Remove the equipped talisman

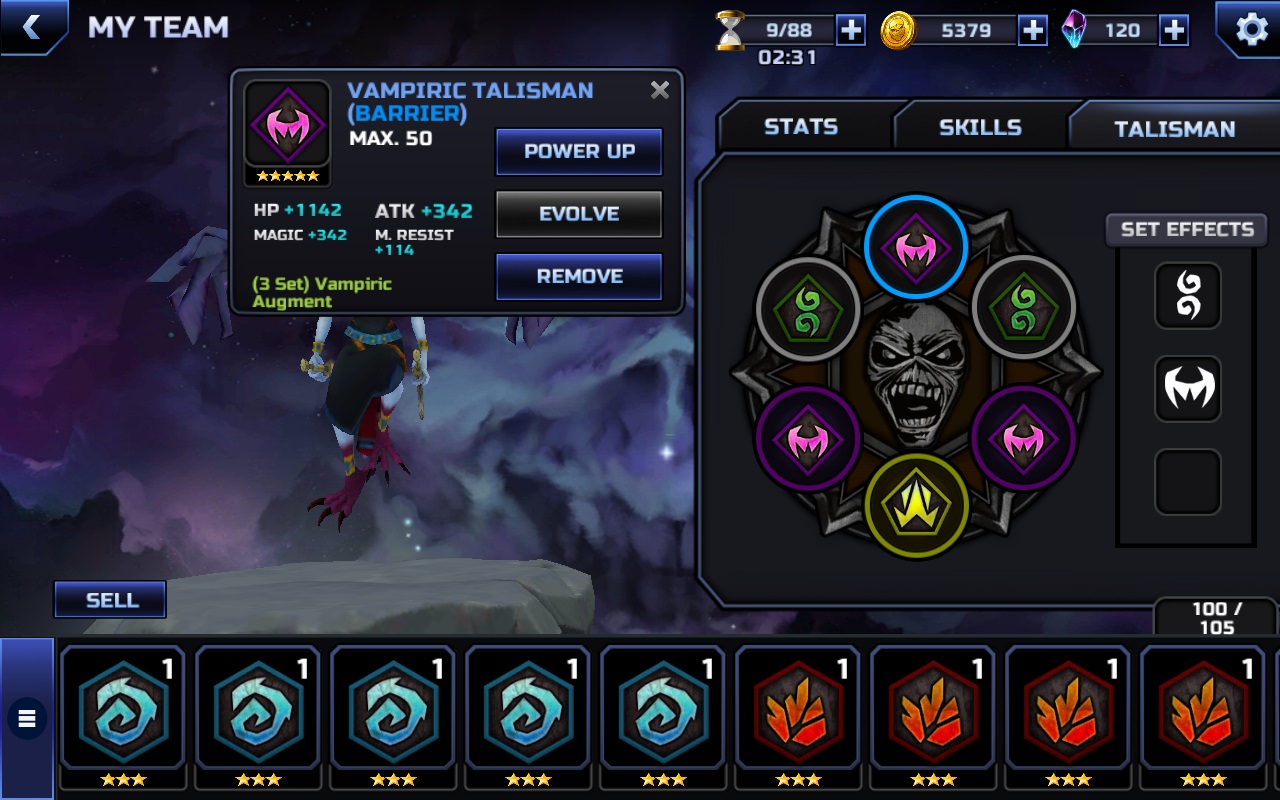(x=579, y=276)
